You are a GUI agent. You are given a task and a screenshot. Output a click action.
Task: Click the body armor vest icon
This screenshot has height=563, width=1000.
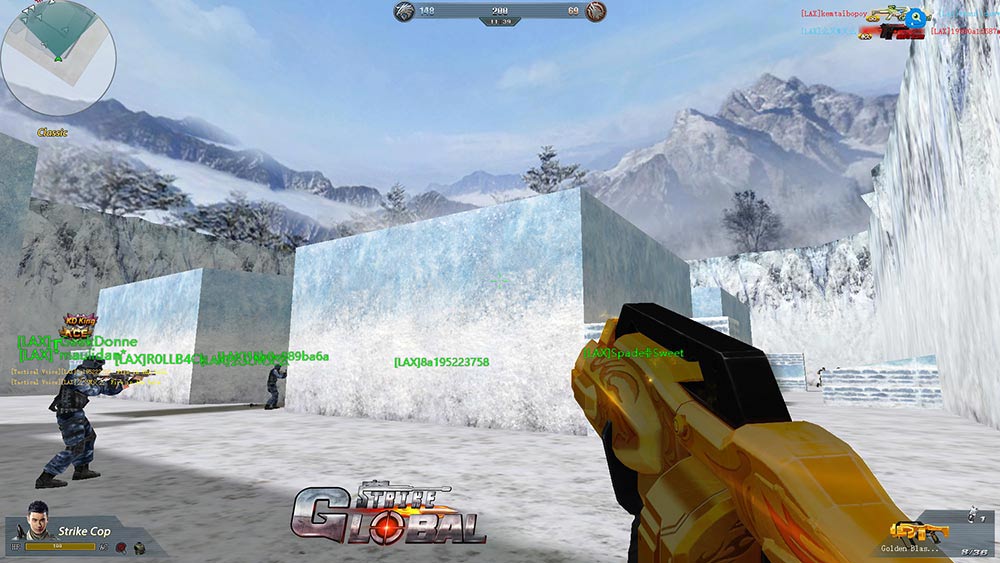(x=139, y=547)
